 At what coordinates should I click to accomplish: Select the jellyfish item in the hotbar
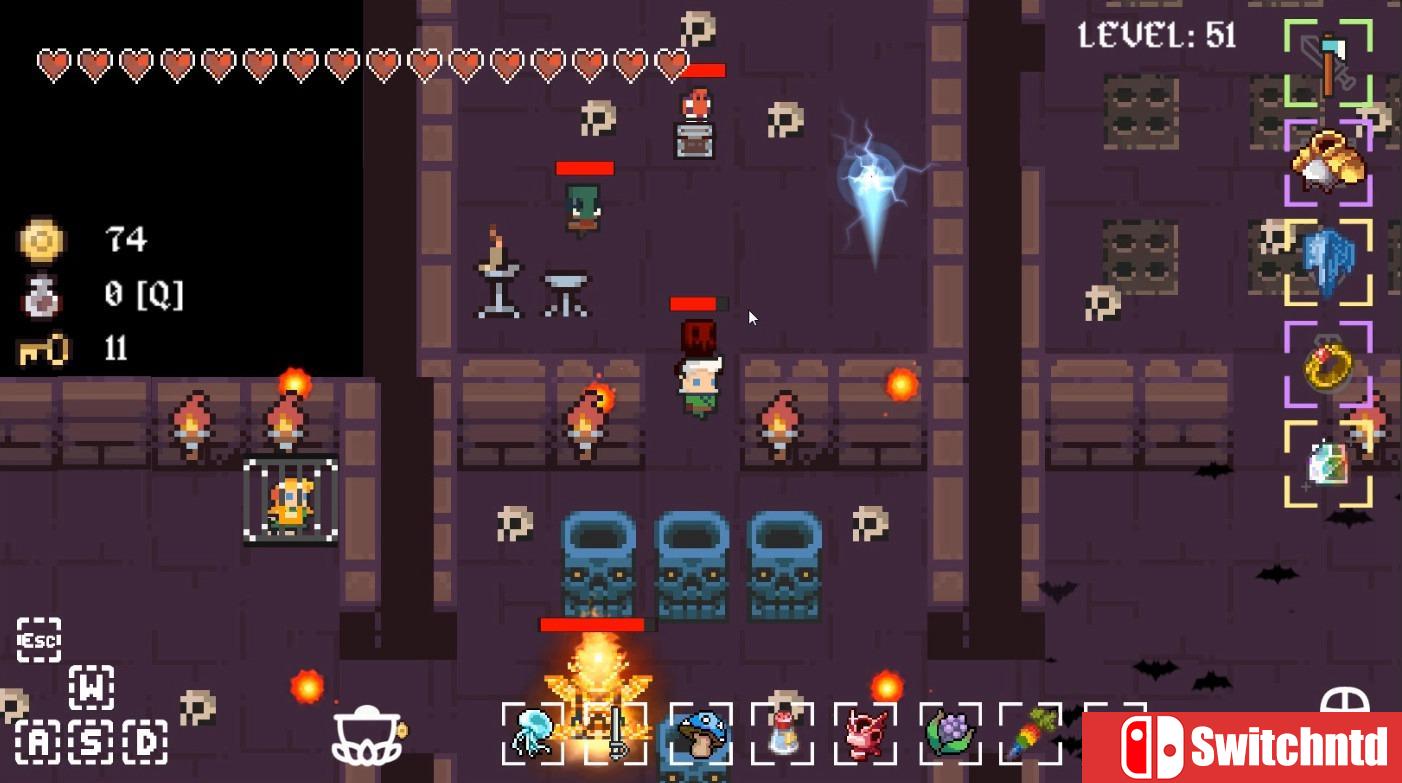531,738
